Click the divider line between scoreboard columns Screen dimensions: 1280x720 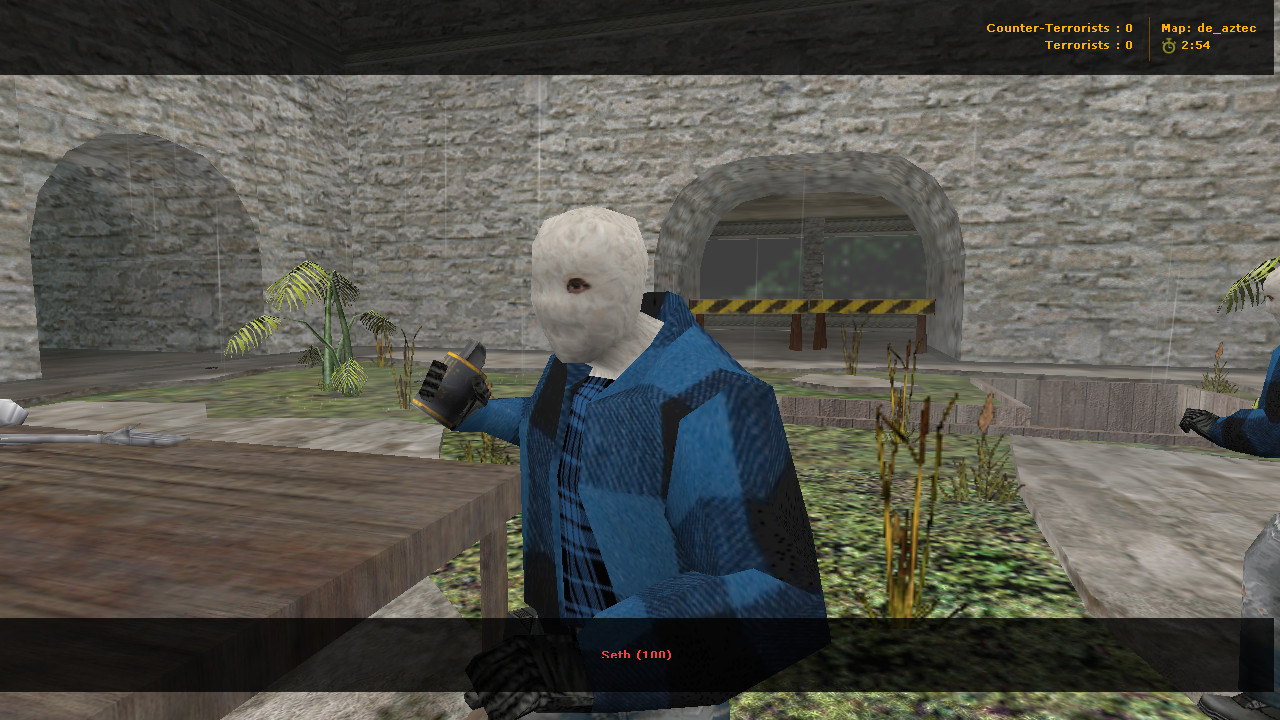tap(1147, 36)
